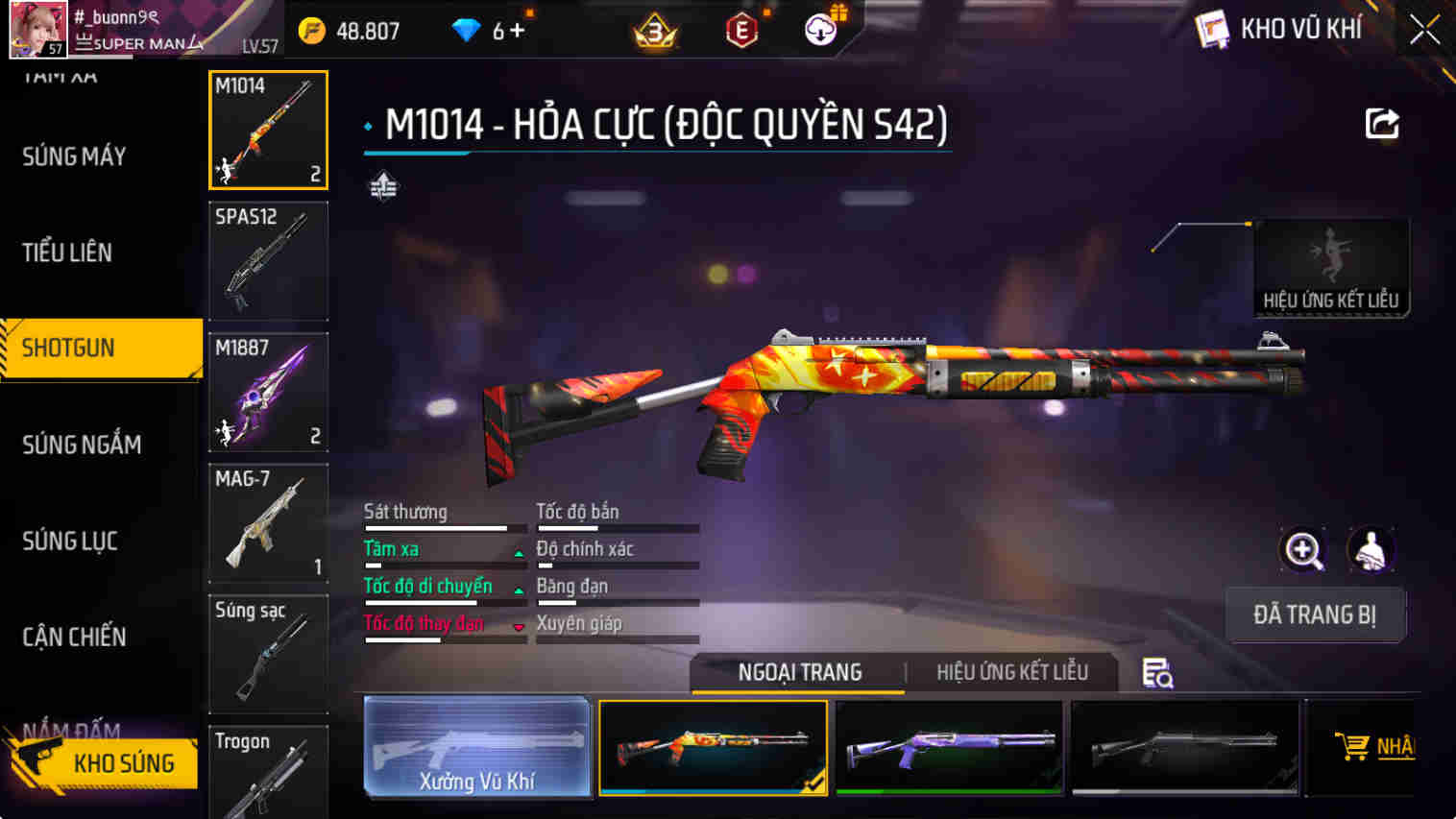This screenshot has height=819, width=1456.
Task: Open the Hiệu Ứng Kết Liễu preview box
Action: [x=1332, y=267]
